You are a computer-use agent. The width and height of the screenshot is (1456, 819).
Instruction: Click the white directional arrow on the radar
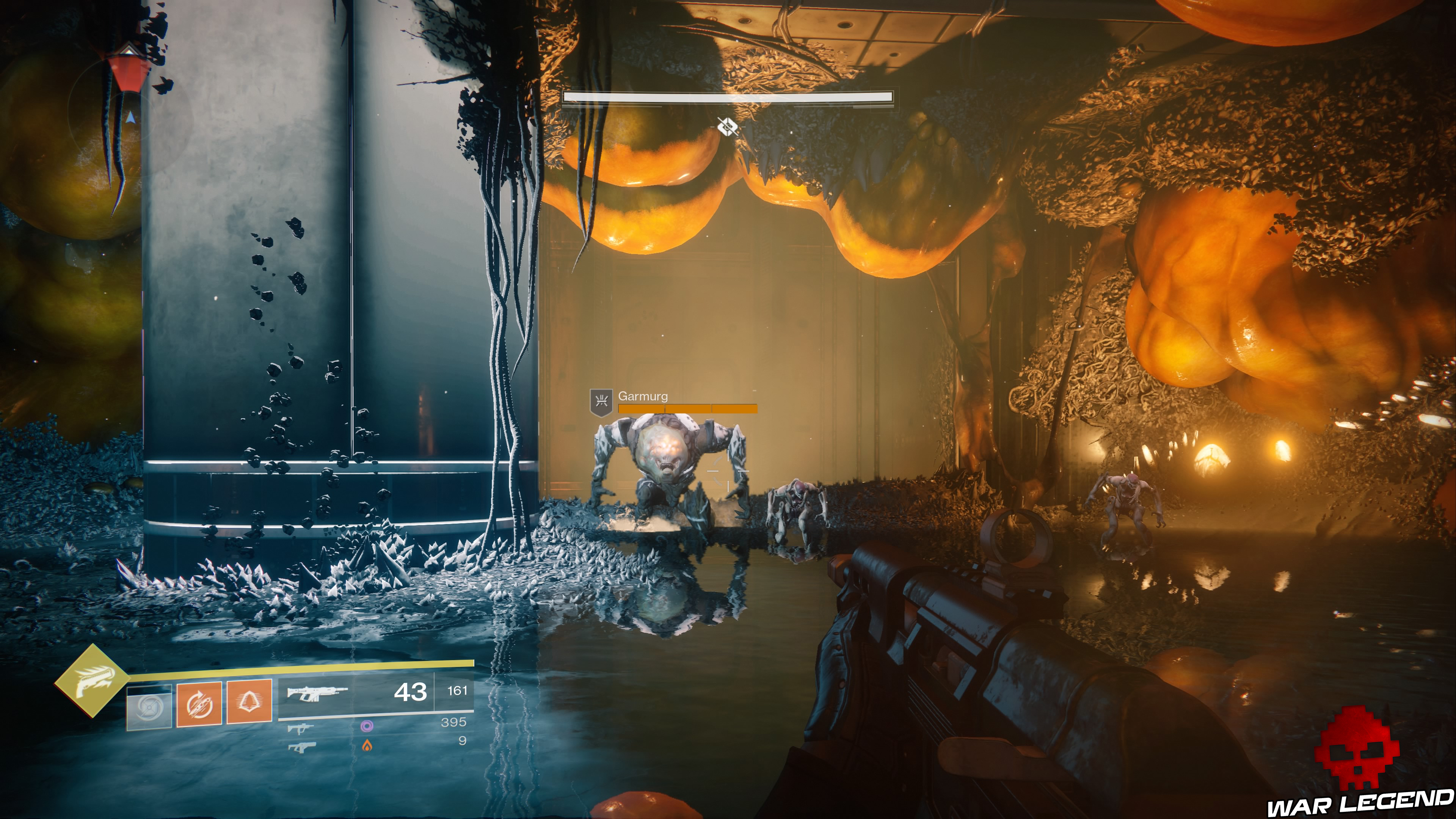pyautogui.click(x=131, y=118)
